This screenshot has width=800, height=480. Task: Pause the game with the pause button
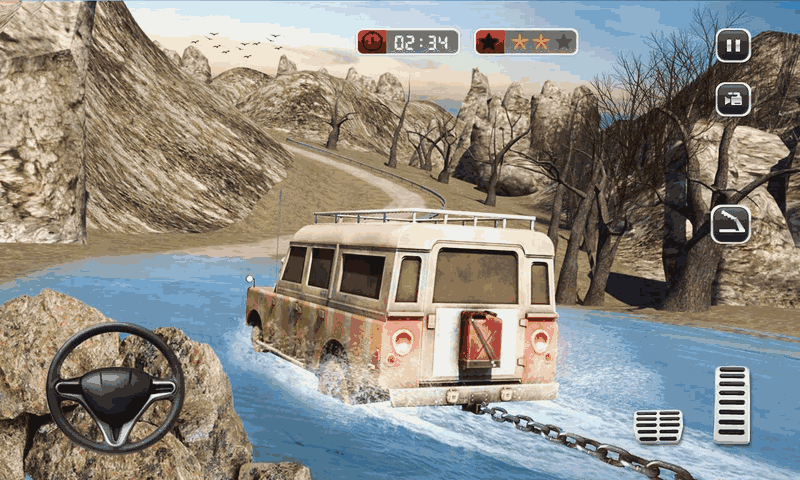point(732,45)
